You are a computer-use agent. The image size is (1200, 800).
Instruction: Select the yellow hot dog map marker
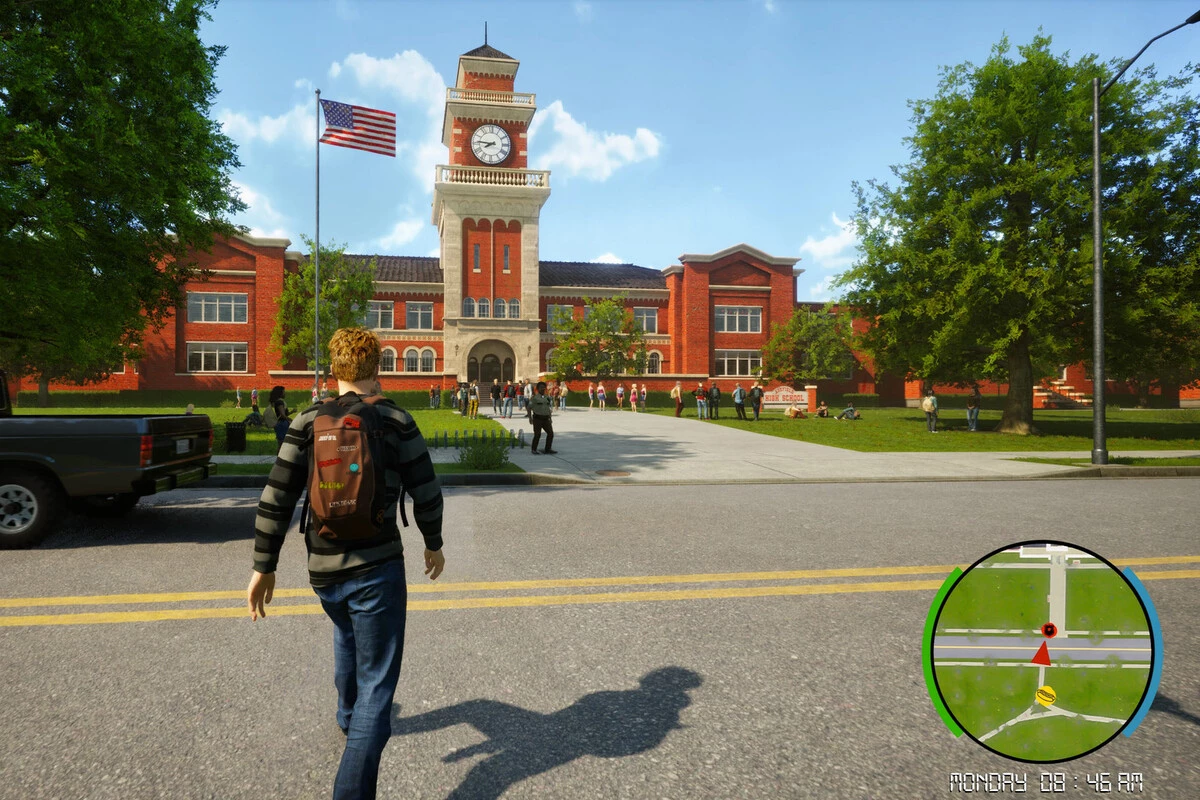point(1045,695)
